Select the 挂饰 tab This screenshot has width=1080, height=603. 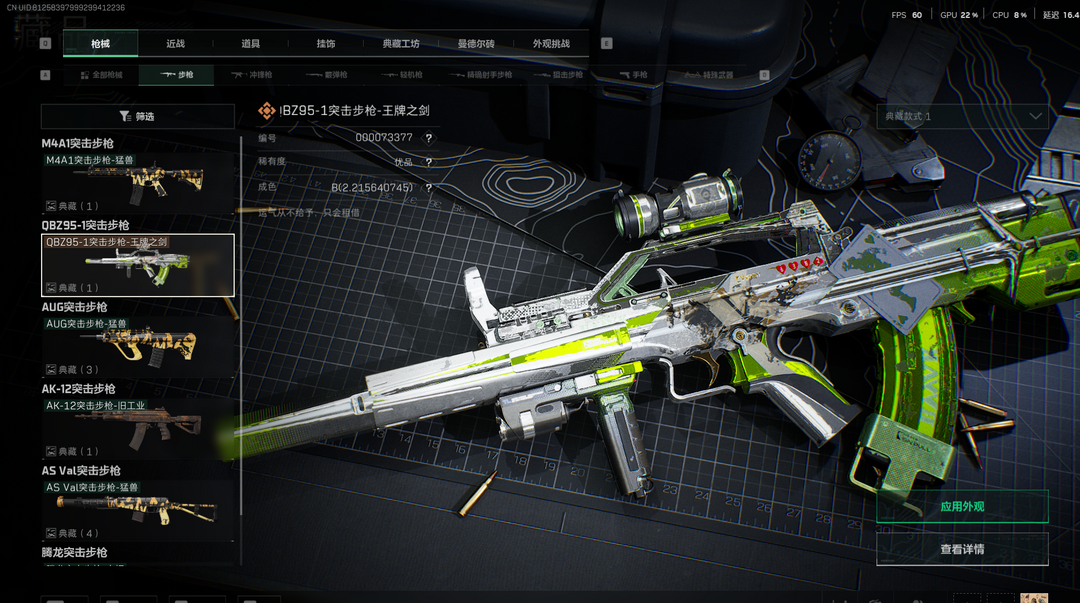(x=325, y=44)
